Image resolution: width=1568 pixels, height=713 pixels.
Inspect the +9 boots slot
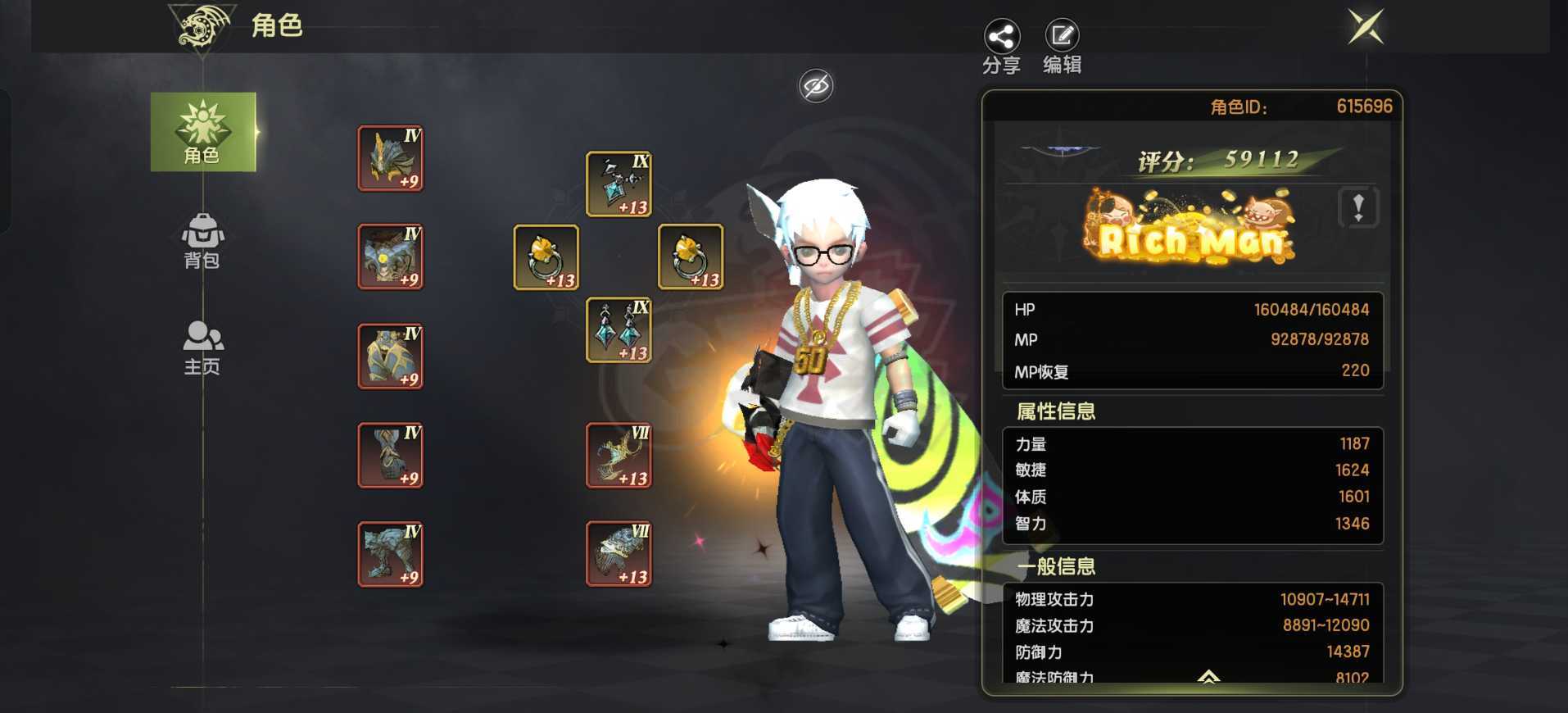click(x=390, y=554)
